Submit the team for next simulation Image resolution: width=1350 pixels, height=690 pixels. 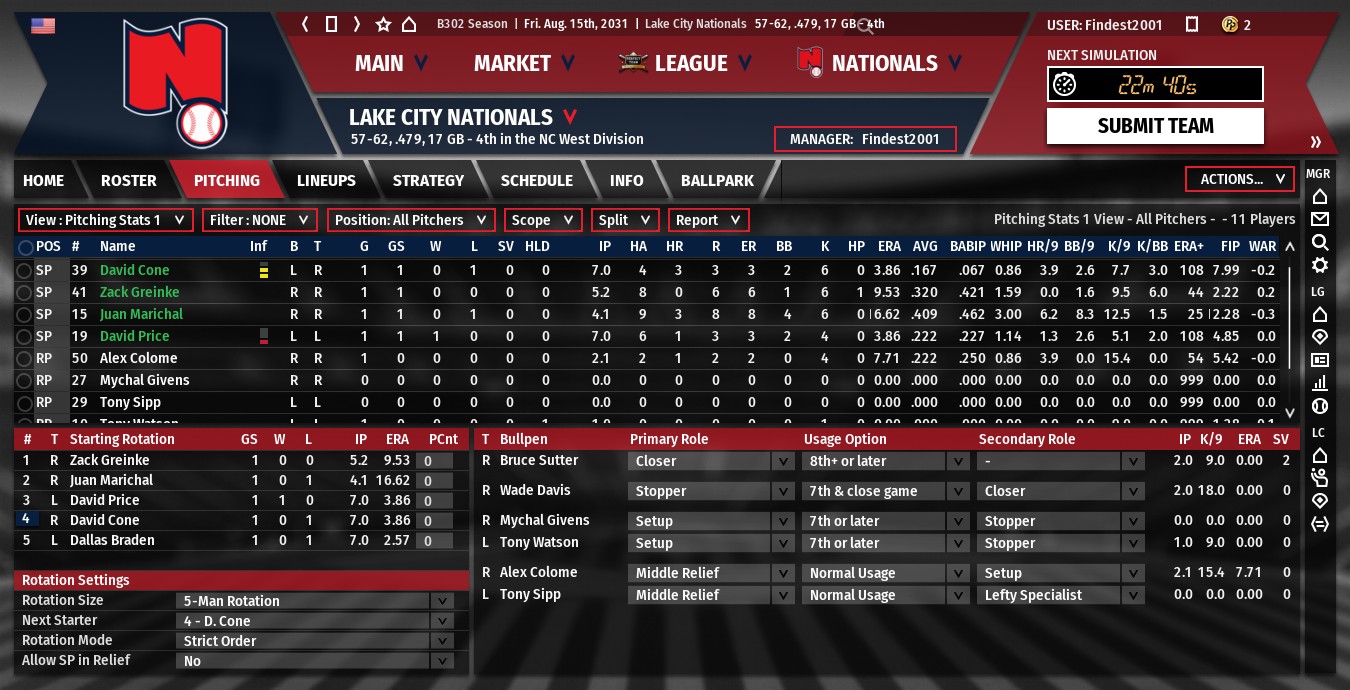tap(1155, 126)
